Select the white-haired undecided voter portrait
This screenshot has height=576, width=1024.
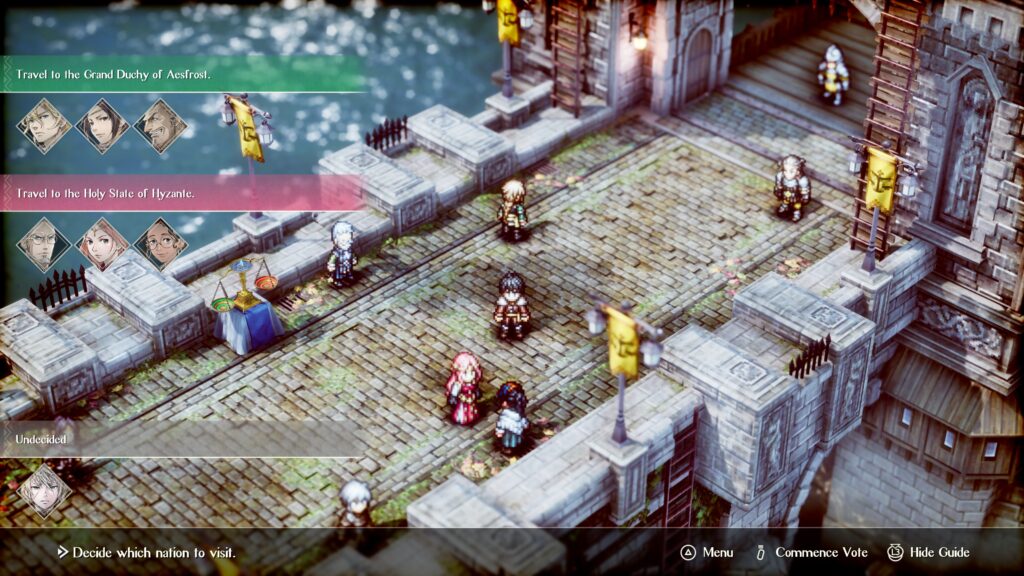pos(44,491)
